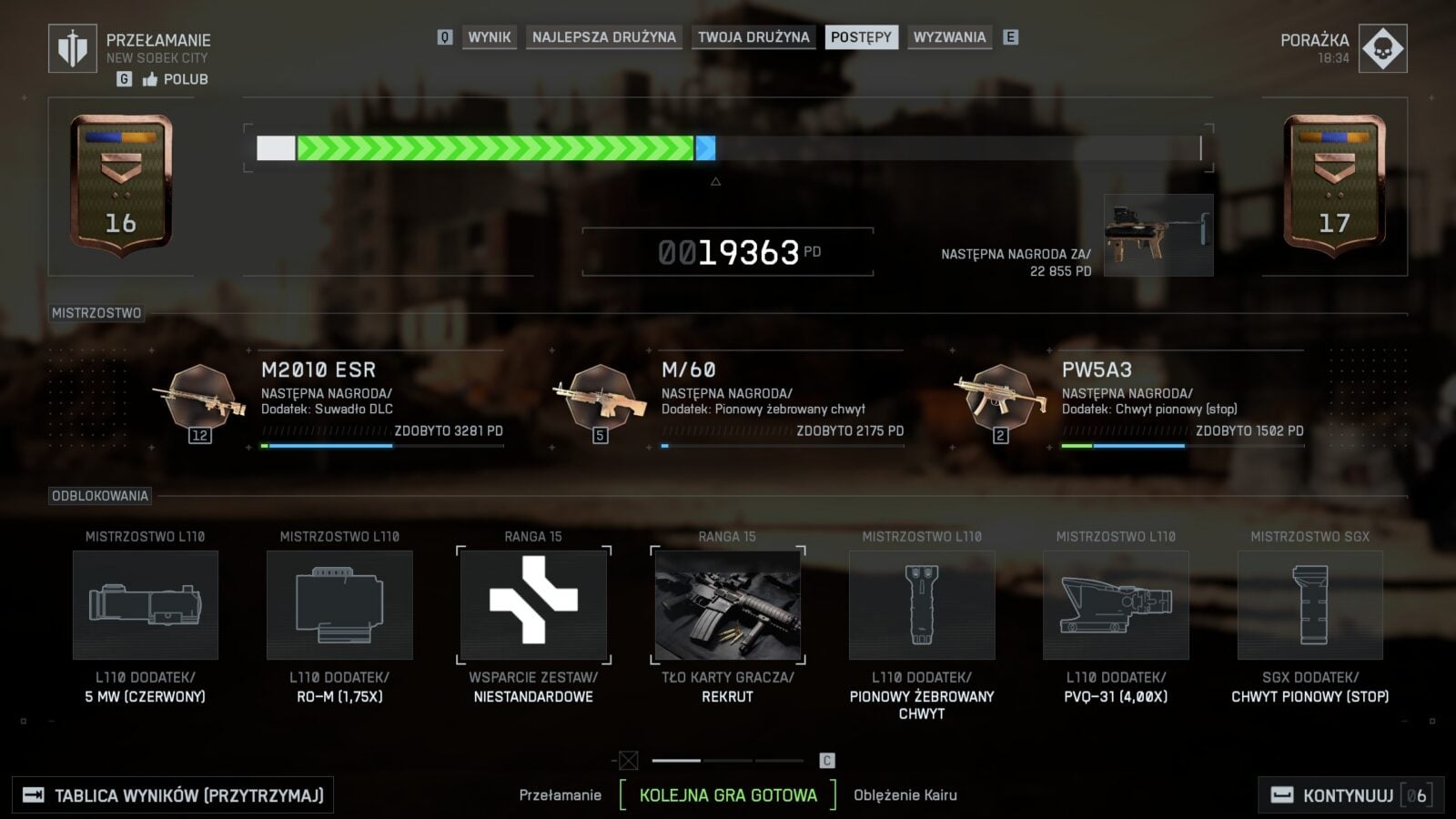The width and height of the screenshot is (1456, 819).
Task: Show the Twoja Drużyna tab
Action: click(753, 37)
